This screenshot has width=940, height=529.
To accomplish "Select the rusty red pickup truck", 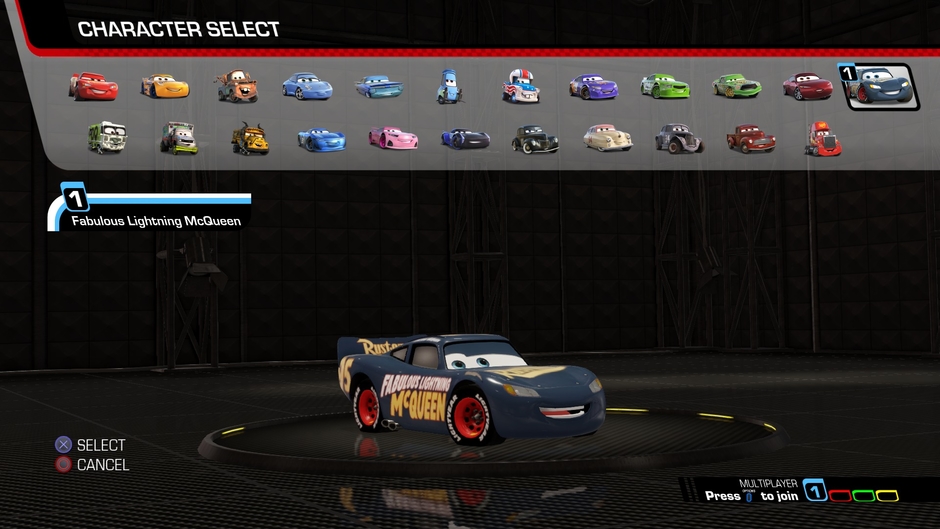I will pos(751,139).
